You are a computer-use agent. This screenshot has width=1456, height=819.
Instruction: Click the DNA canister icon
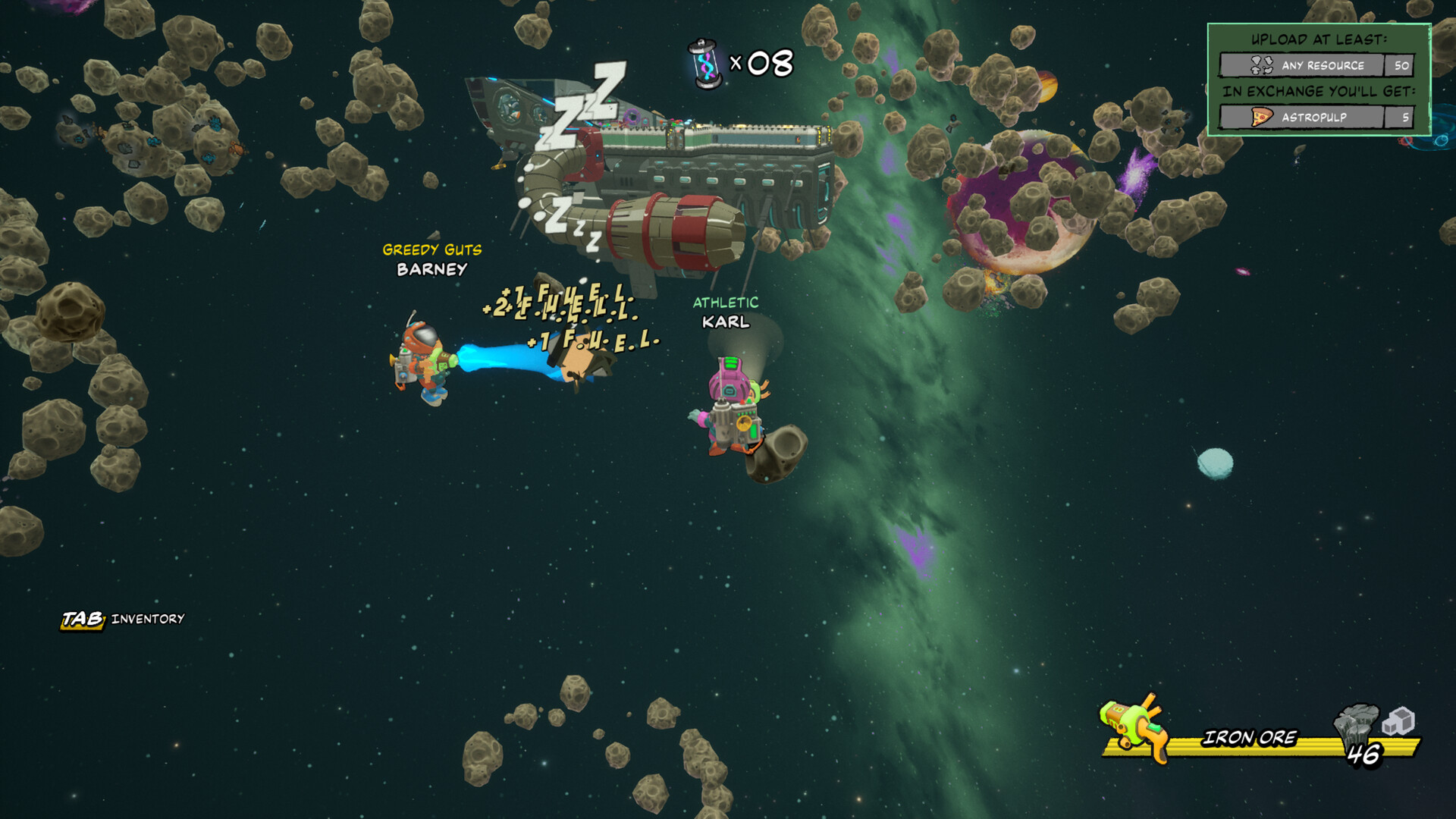click(x=704, y=64)
